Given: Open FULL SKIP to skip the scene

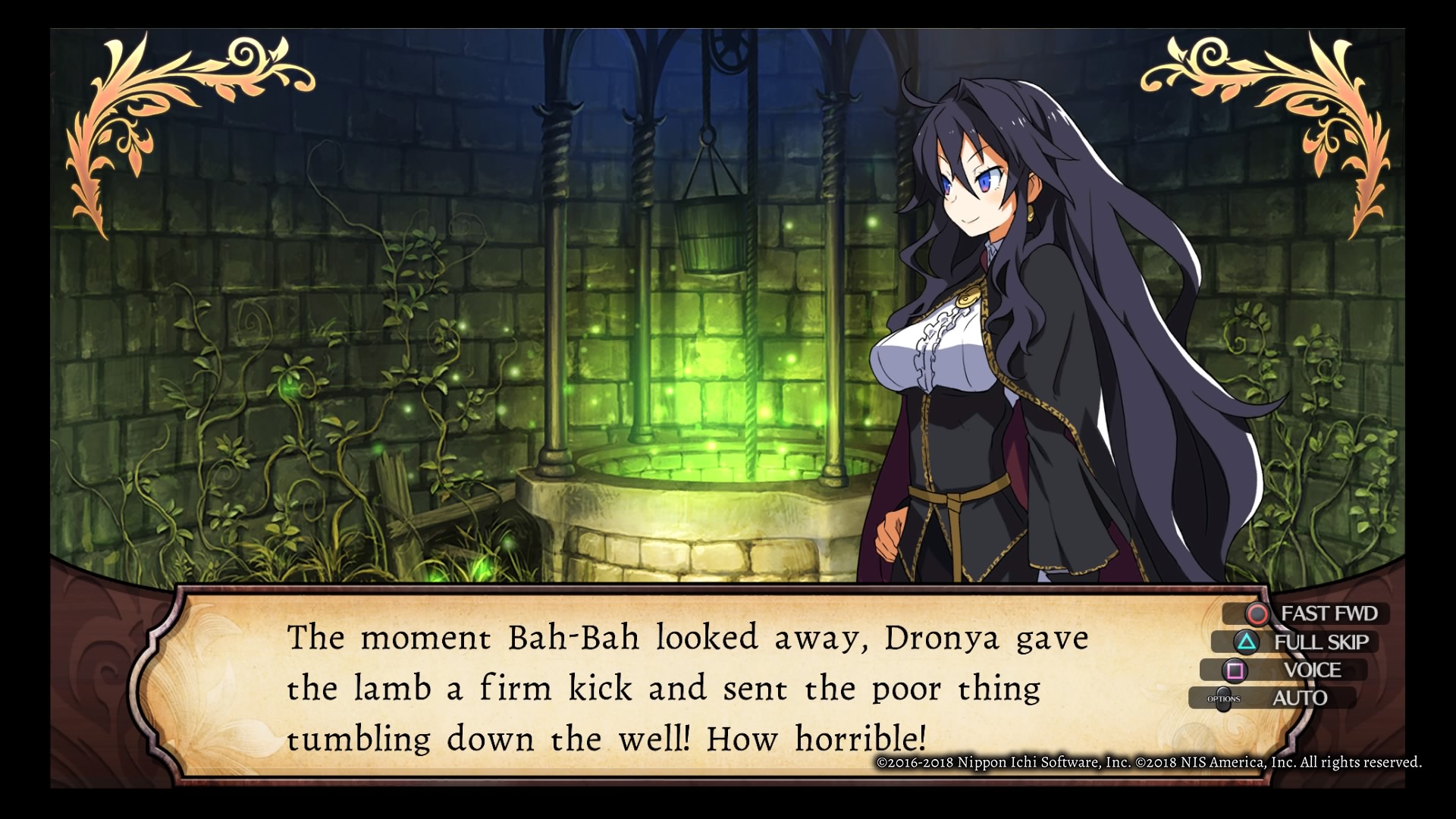Looking at the screenshot, I should (1323, 642).
